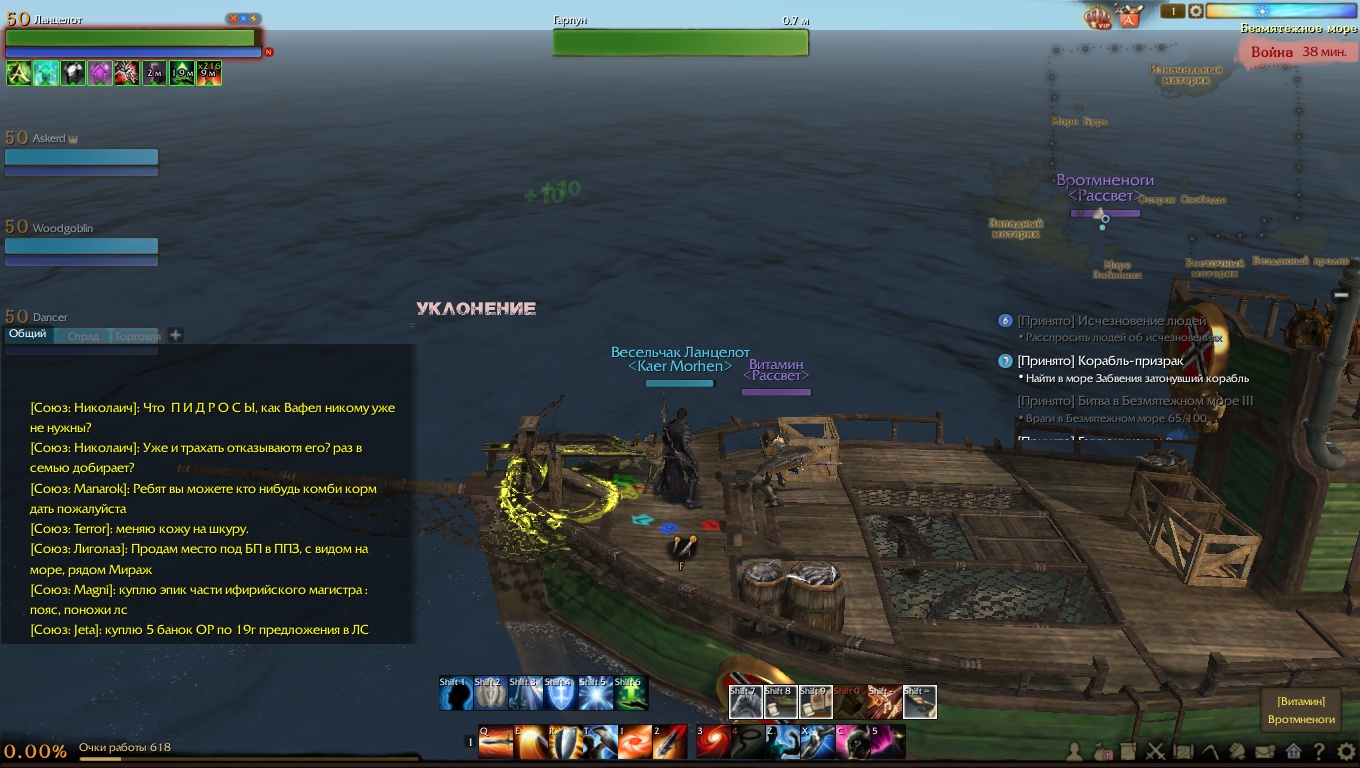Open the mail envelope icon
This screenshot has width=1360, height=768.
pyautogui.click(x=1265, y=751)
